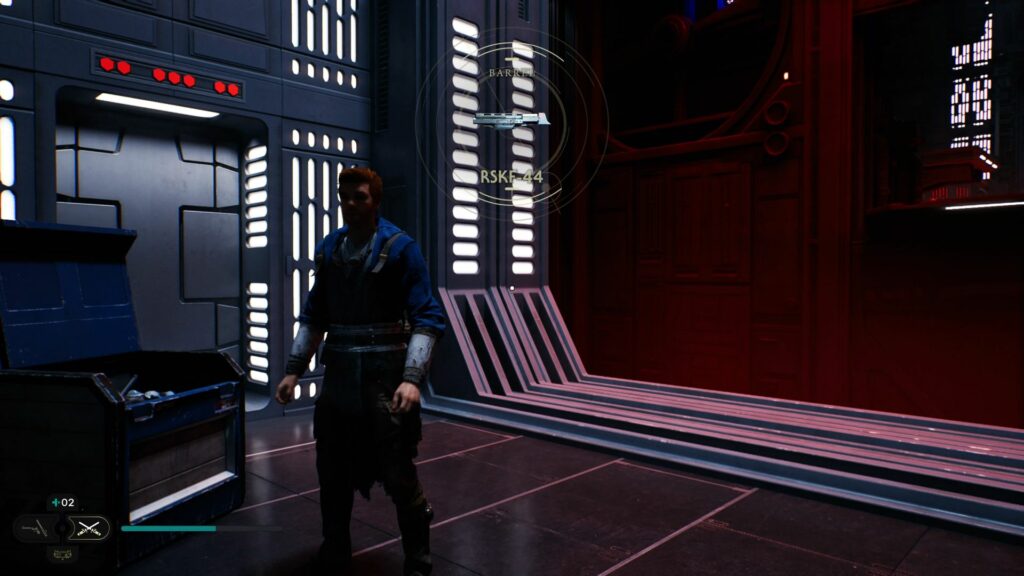Select the crossed dual lightsabers stance icon

91,528
